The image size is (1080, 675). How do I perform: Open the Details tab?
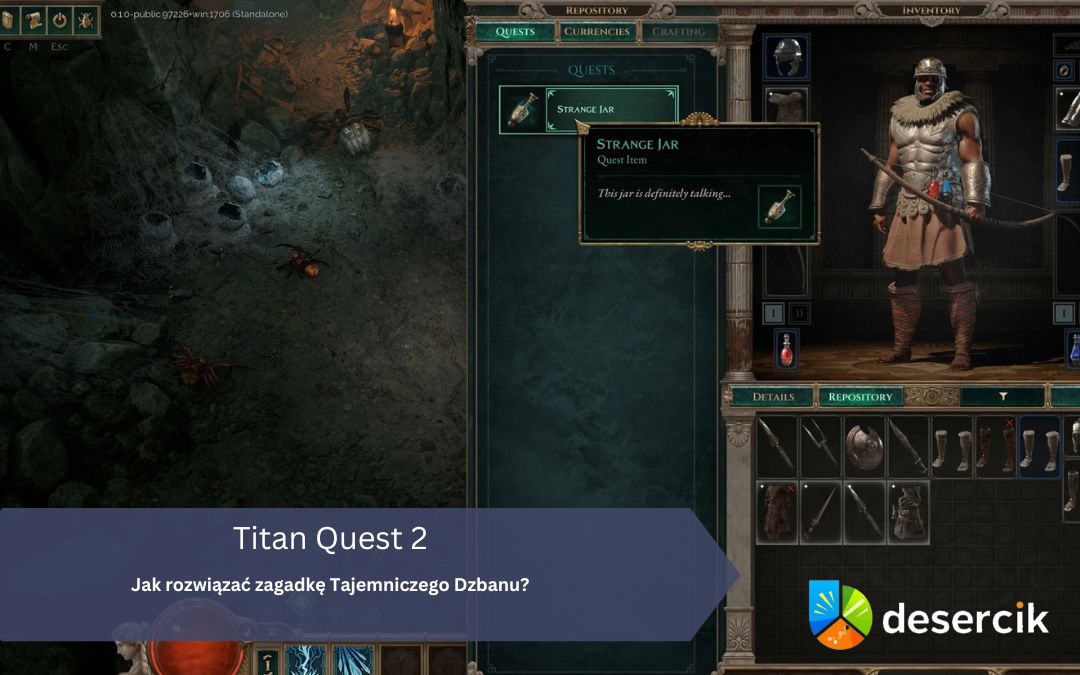tap(773, 397)
